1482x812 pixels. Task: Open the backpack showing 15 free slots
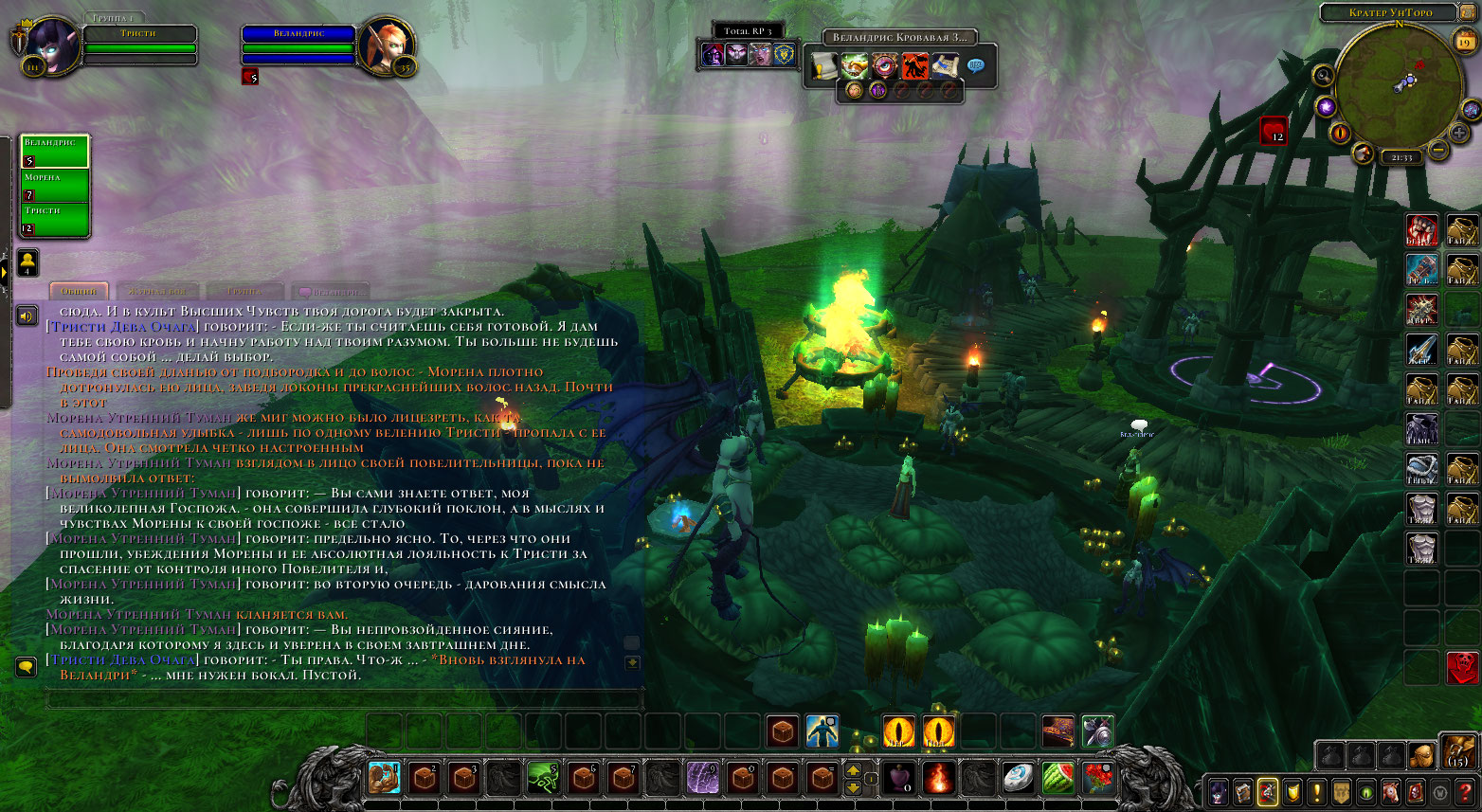[1456, 753]
